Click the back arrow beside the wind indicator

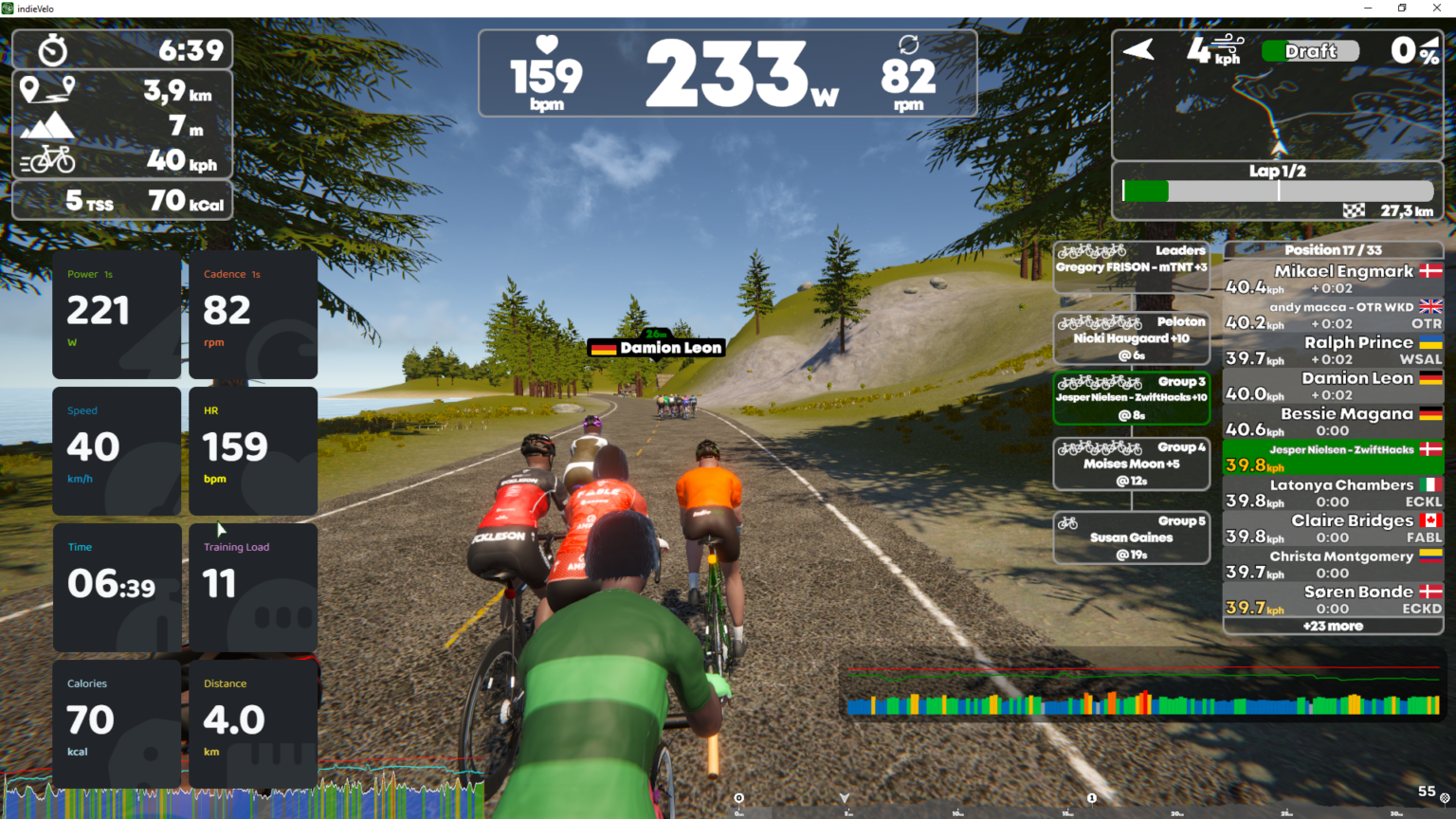[1137, 48]
